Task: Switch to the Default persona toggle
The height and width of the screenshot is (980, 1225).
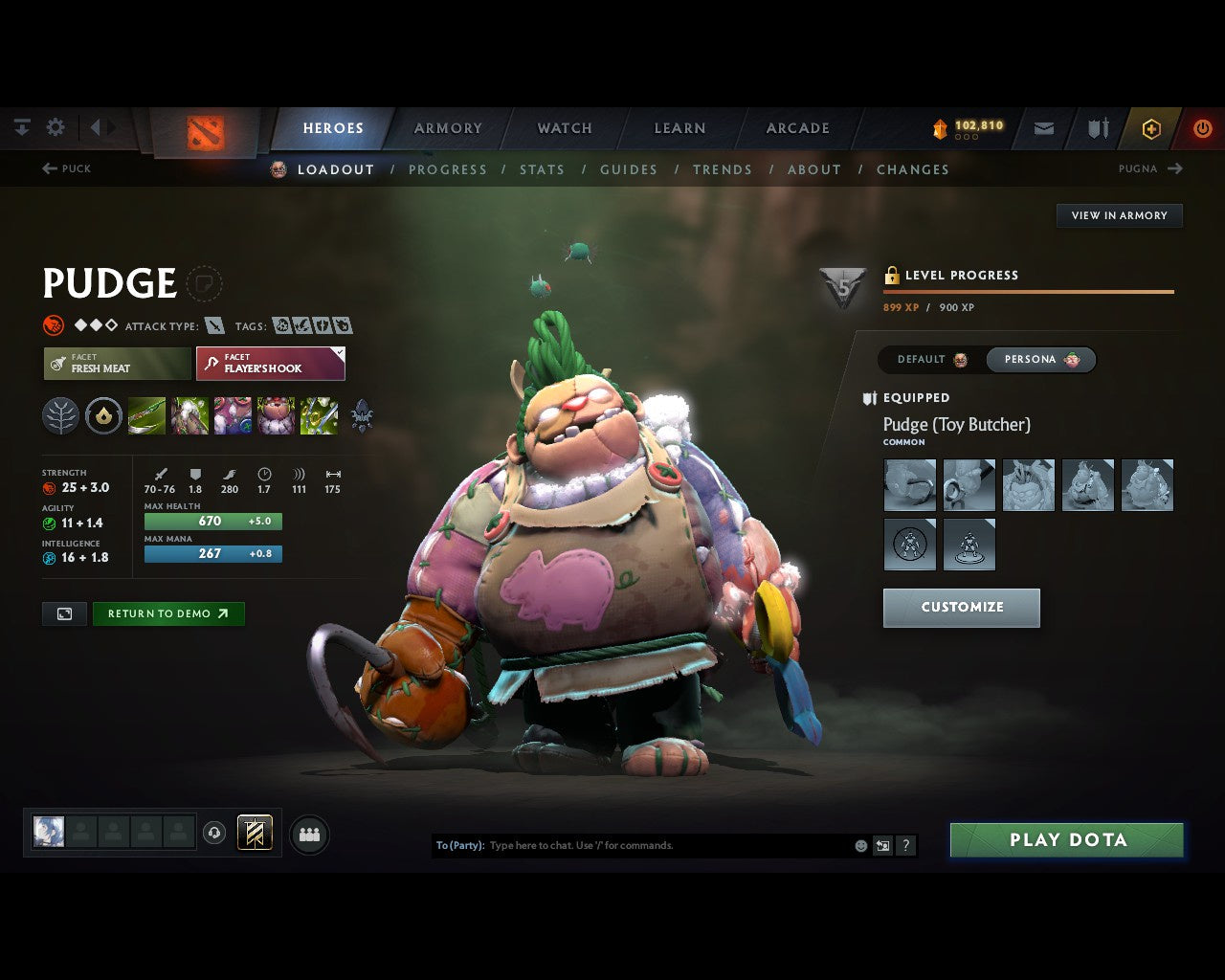Action: (x=931, y=360)
